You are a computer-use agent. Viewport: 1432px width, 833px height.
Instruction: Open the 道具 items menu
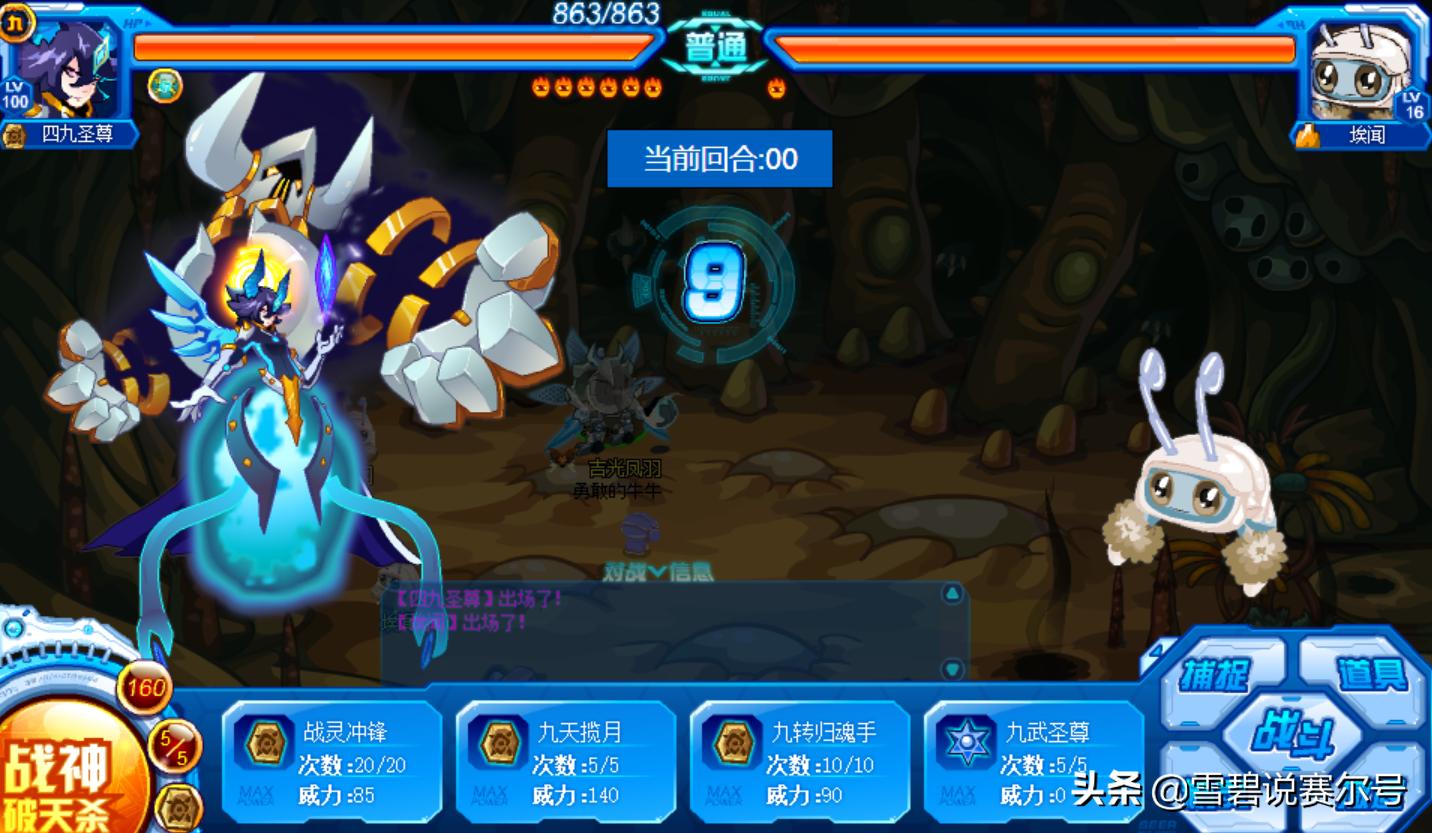pyautogui.click(x=1372, y=674)
